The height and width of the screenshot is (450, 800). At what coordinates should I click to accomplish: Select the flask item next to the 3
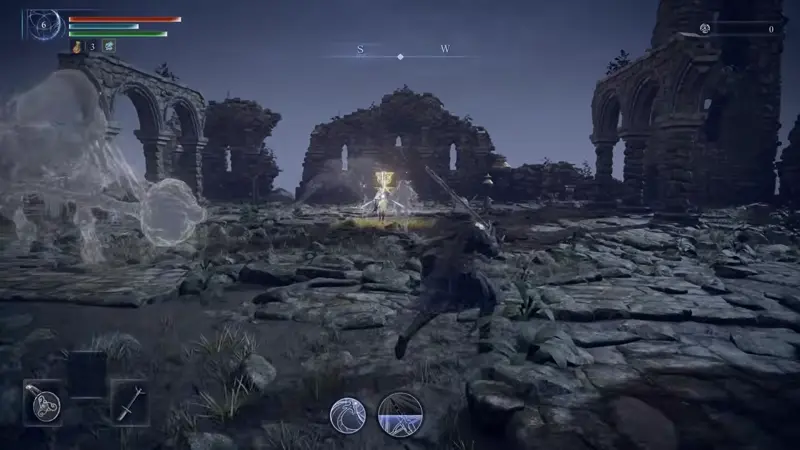[76, 46]
